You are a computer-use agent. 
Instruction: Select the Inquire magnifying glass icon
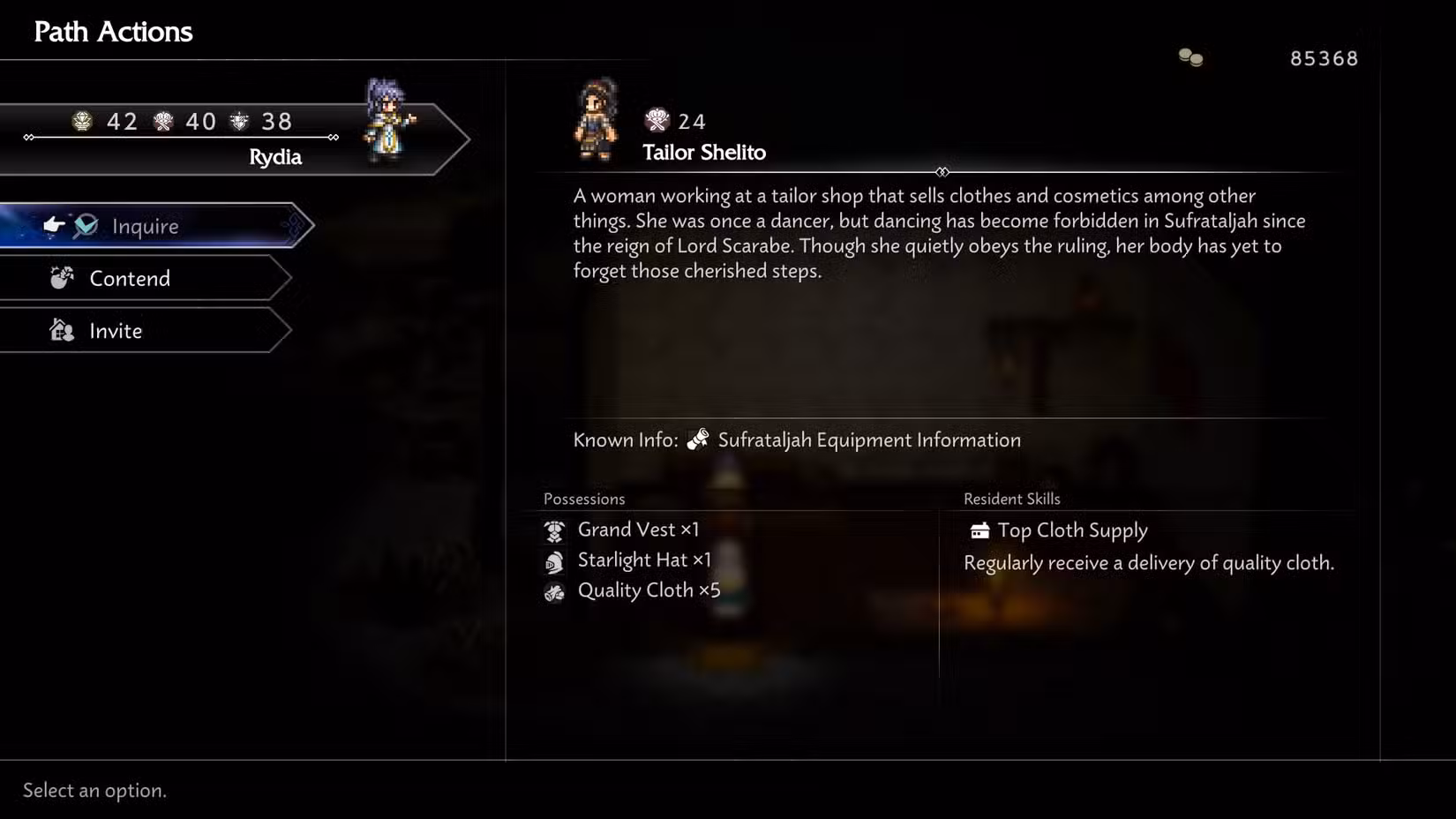[85, 226]
